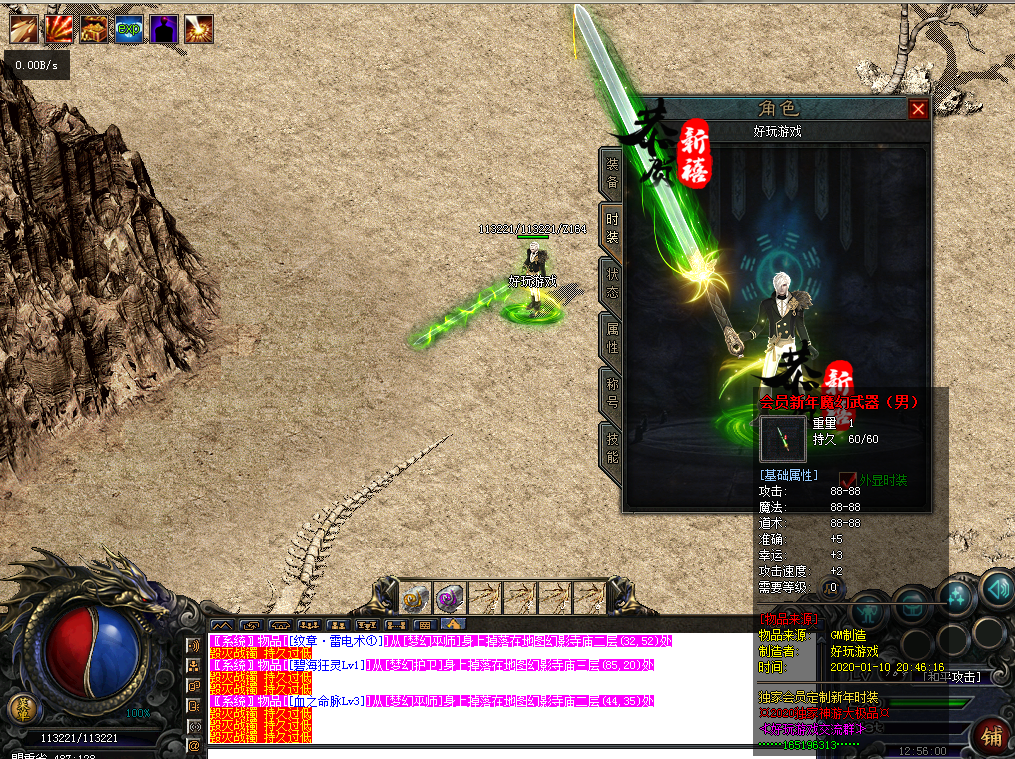Image resolution: width=1015 pixels, height=759 pixels.
Task: Select the 时装 fashion tab
Action: 611,228
